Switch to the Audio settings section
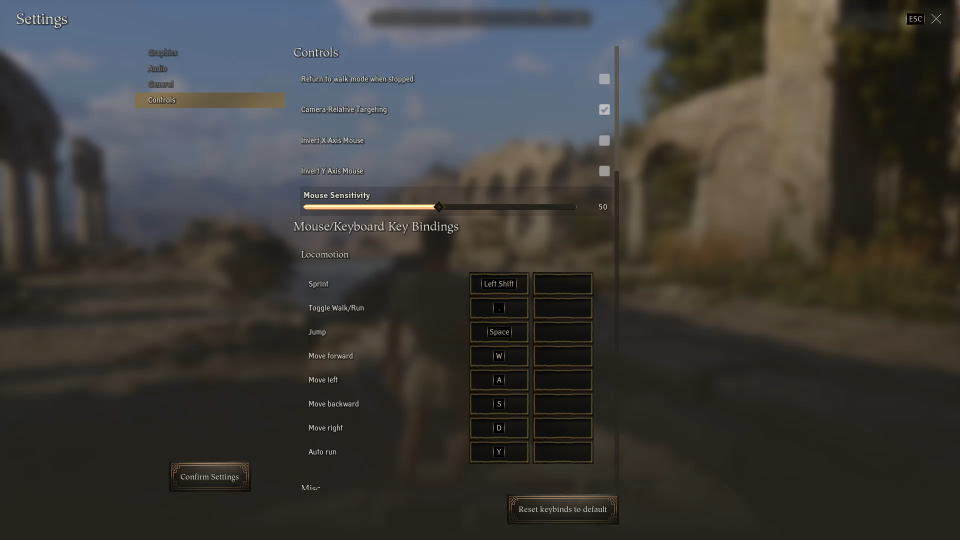 pyautogui.click(x=158, y=68)
